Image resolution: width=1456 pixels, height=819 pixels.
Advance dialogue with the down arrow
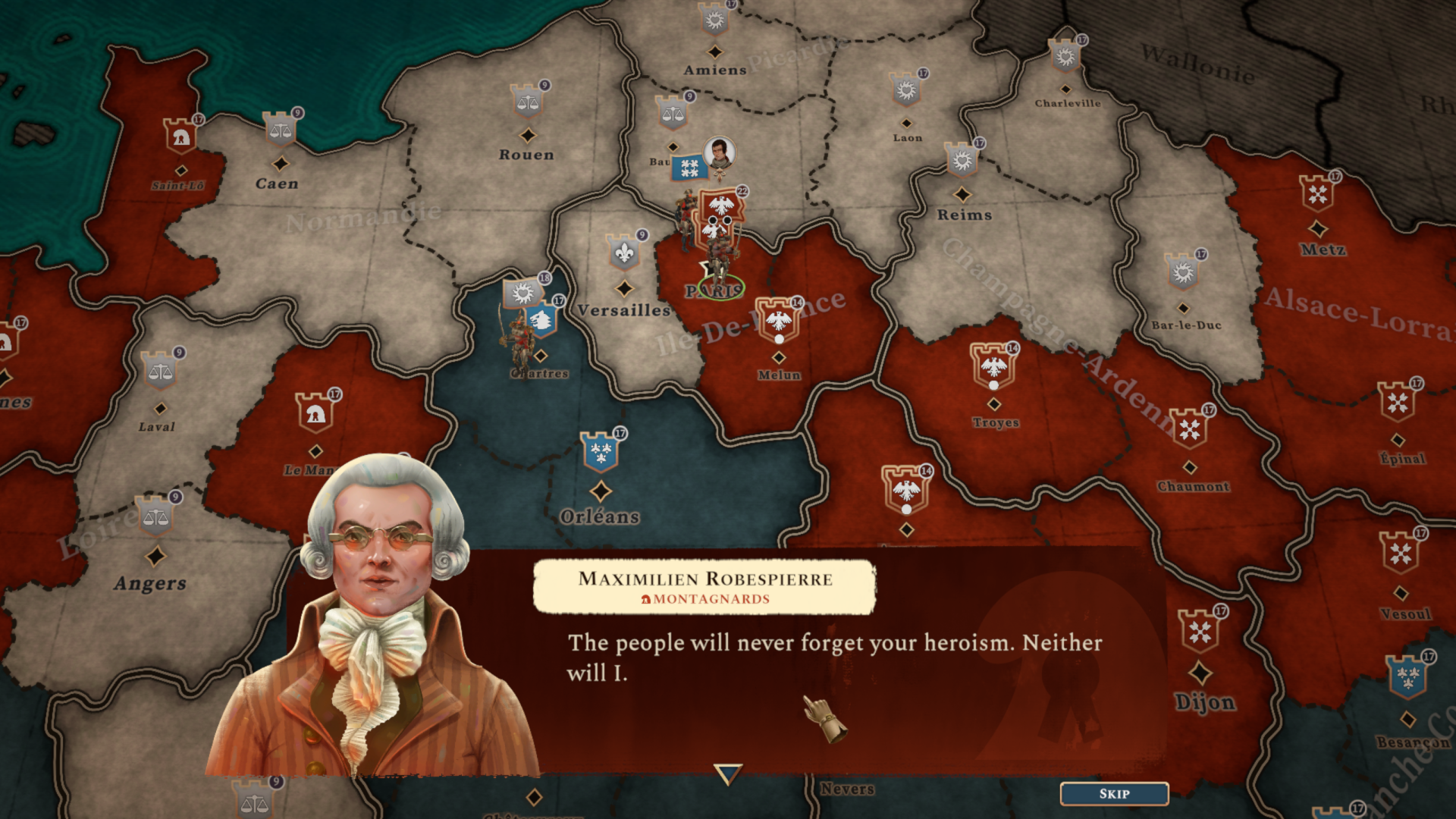coord(727,773)
